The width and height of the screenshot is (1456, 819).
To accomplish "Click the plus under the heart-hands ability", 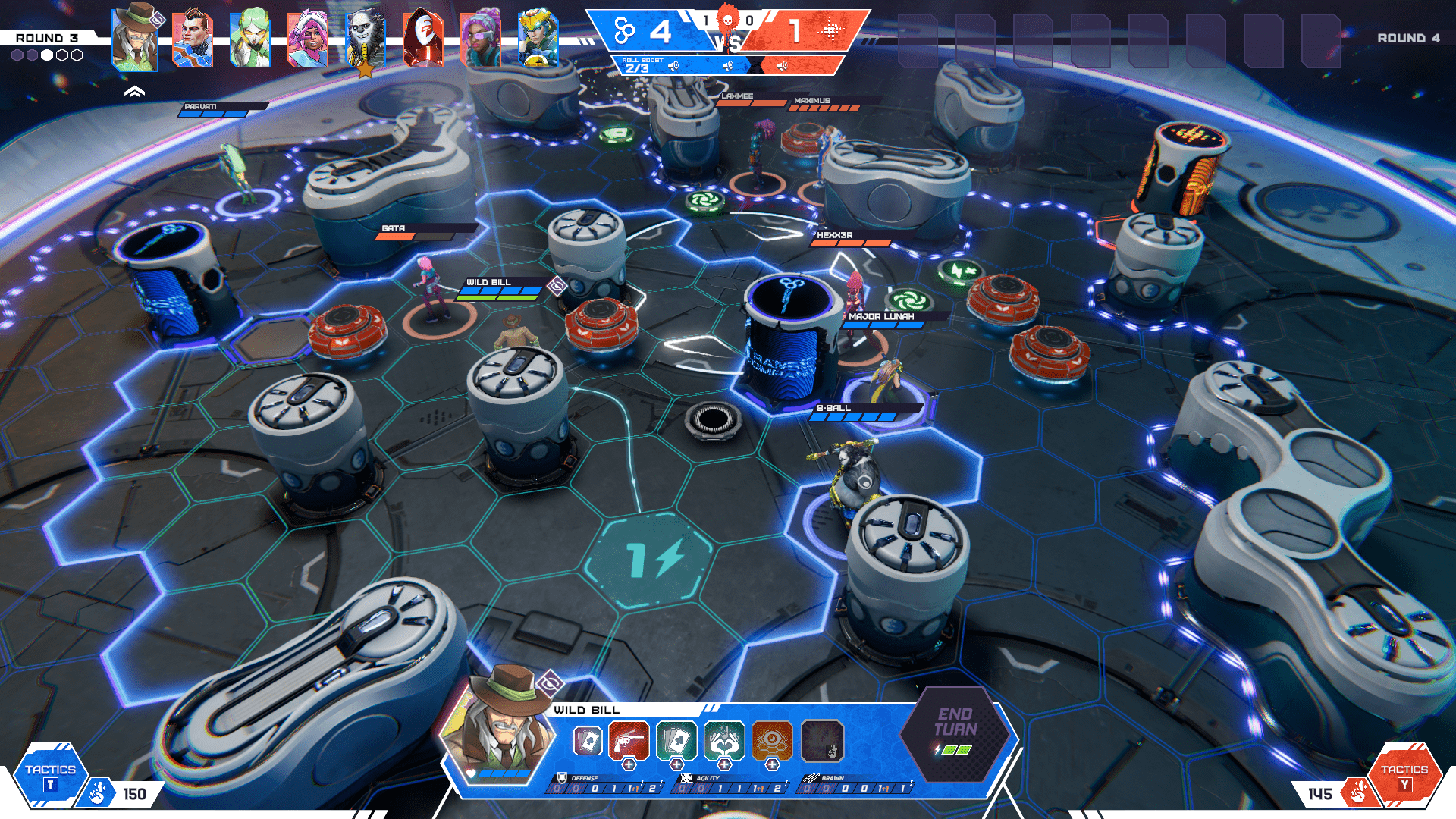I will coord(724,765).
